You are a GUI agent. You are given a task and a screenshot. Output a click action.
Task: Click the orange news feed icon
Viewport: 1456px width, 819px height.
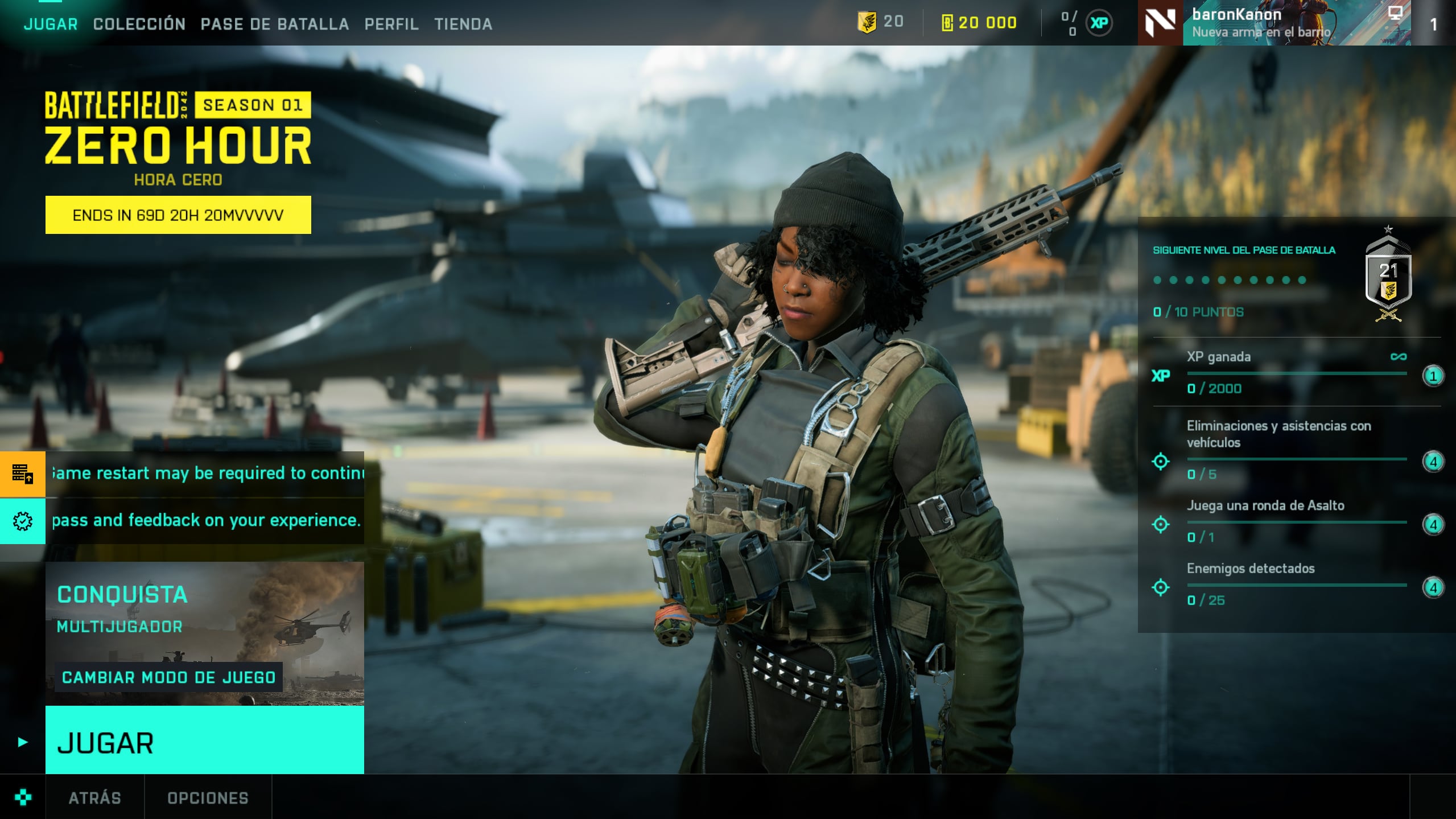click(23, 474)
